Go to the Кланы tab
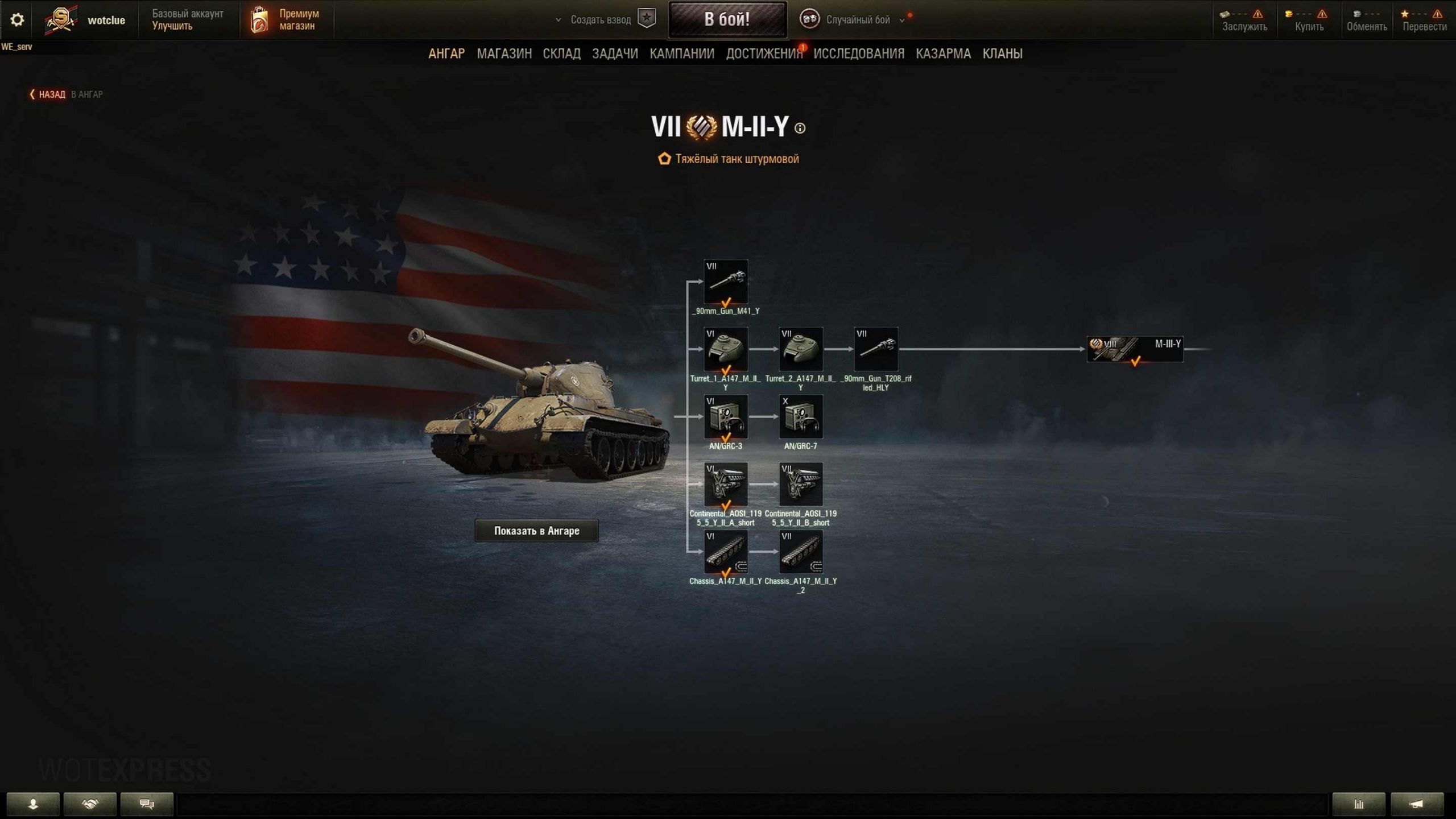Viewport: 1456px width, 819px height. (1002, 53)
